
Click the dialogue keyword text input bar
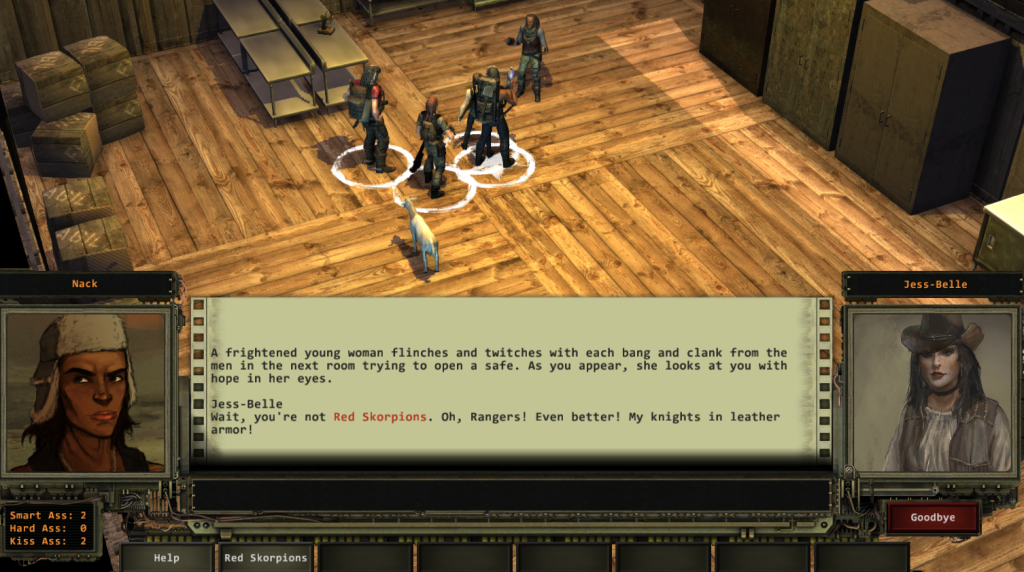tap(510, 495)
